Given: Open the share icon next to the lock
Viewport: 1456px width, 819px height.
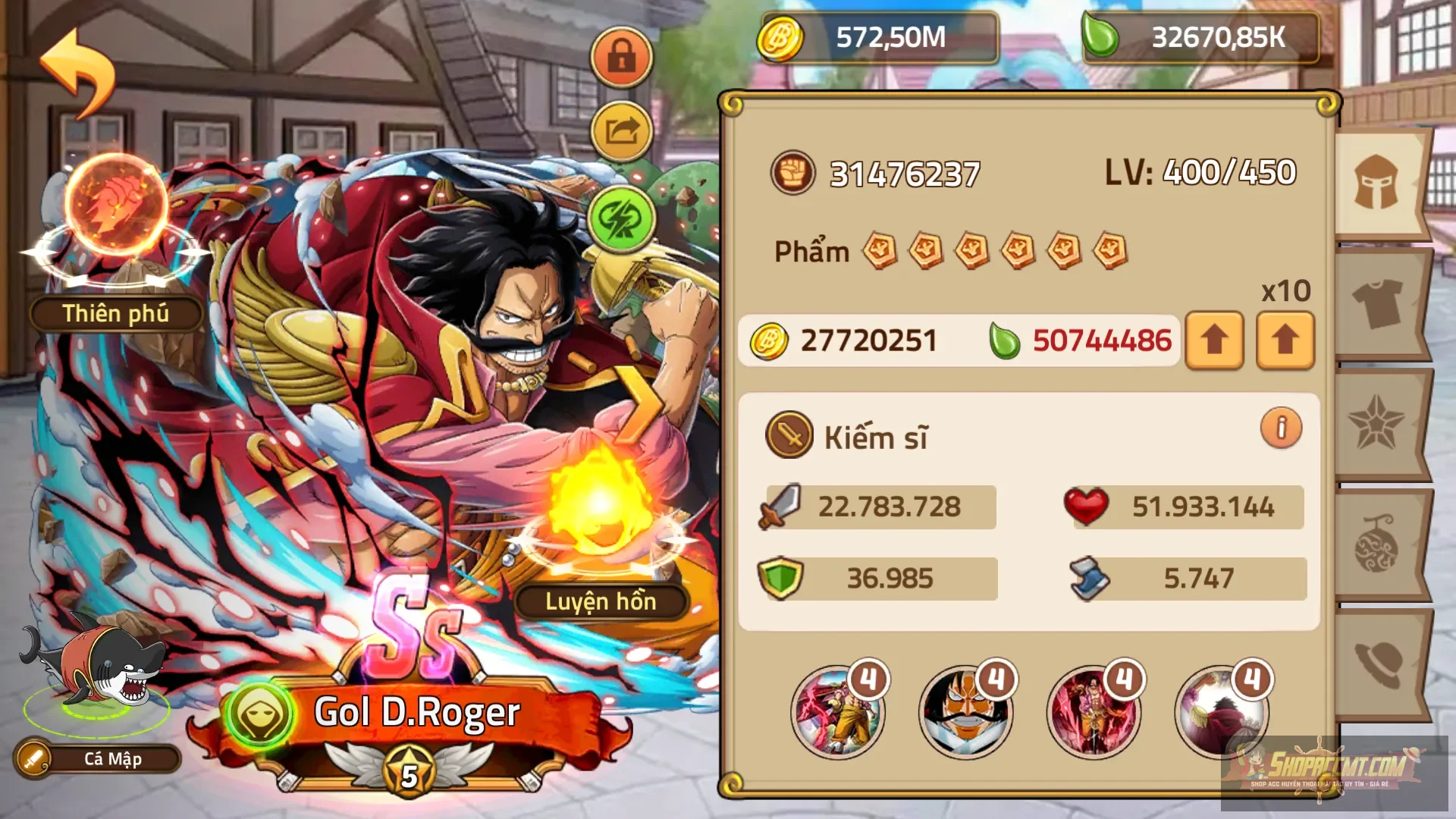Looking at the screenshot, I should click(620, 130).
